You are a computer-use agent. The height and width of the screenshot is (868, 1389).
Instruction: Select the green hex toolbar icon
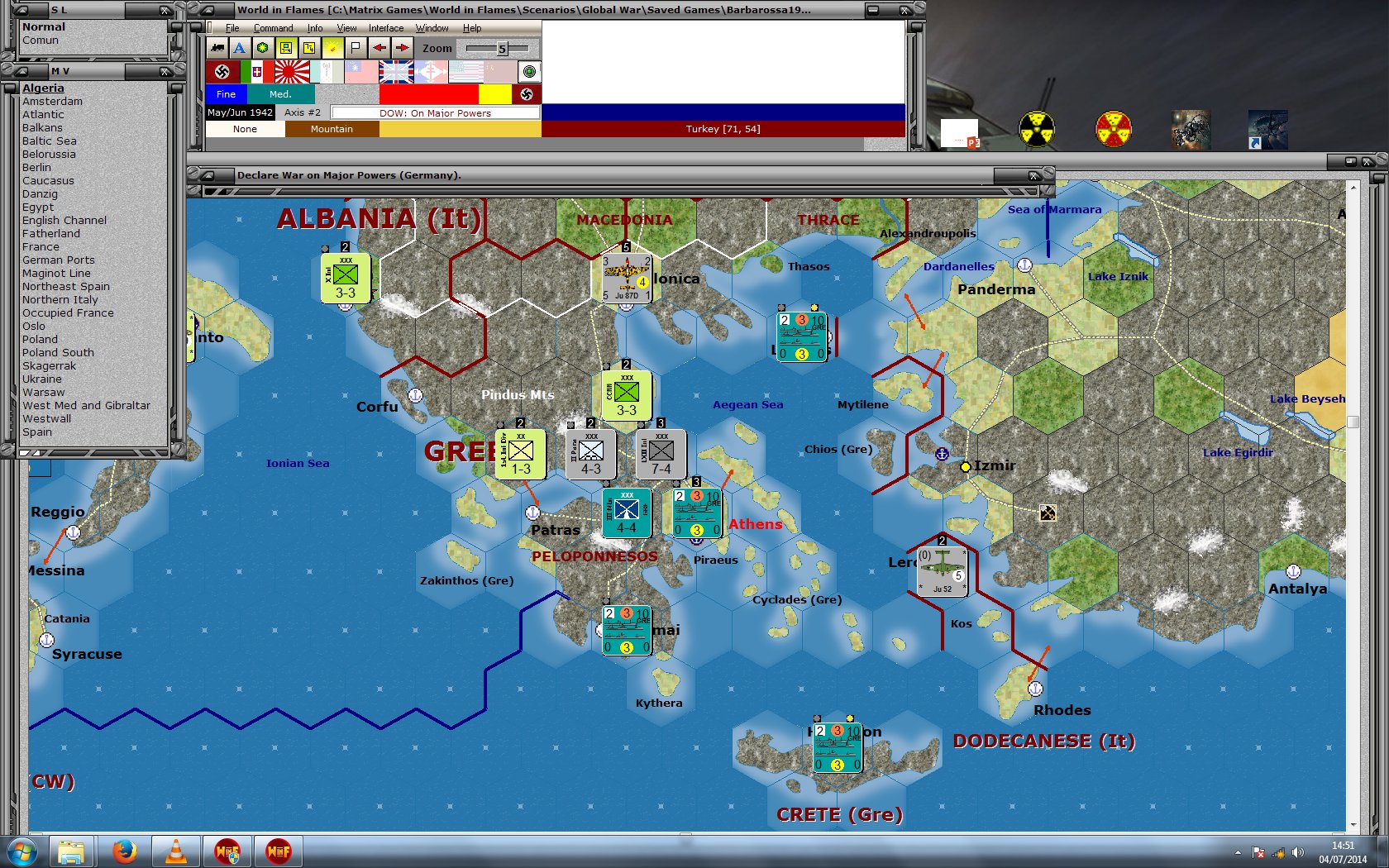pos(262,49)
